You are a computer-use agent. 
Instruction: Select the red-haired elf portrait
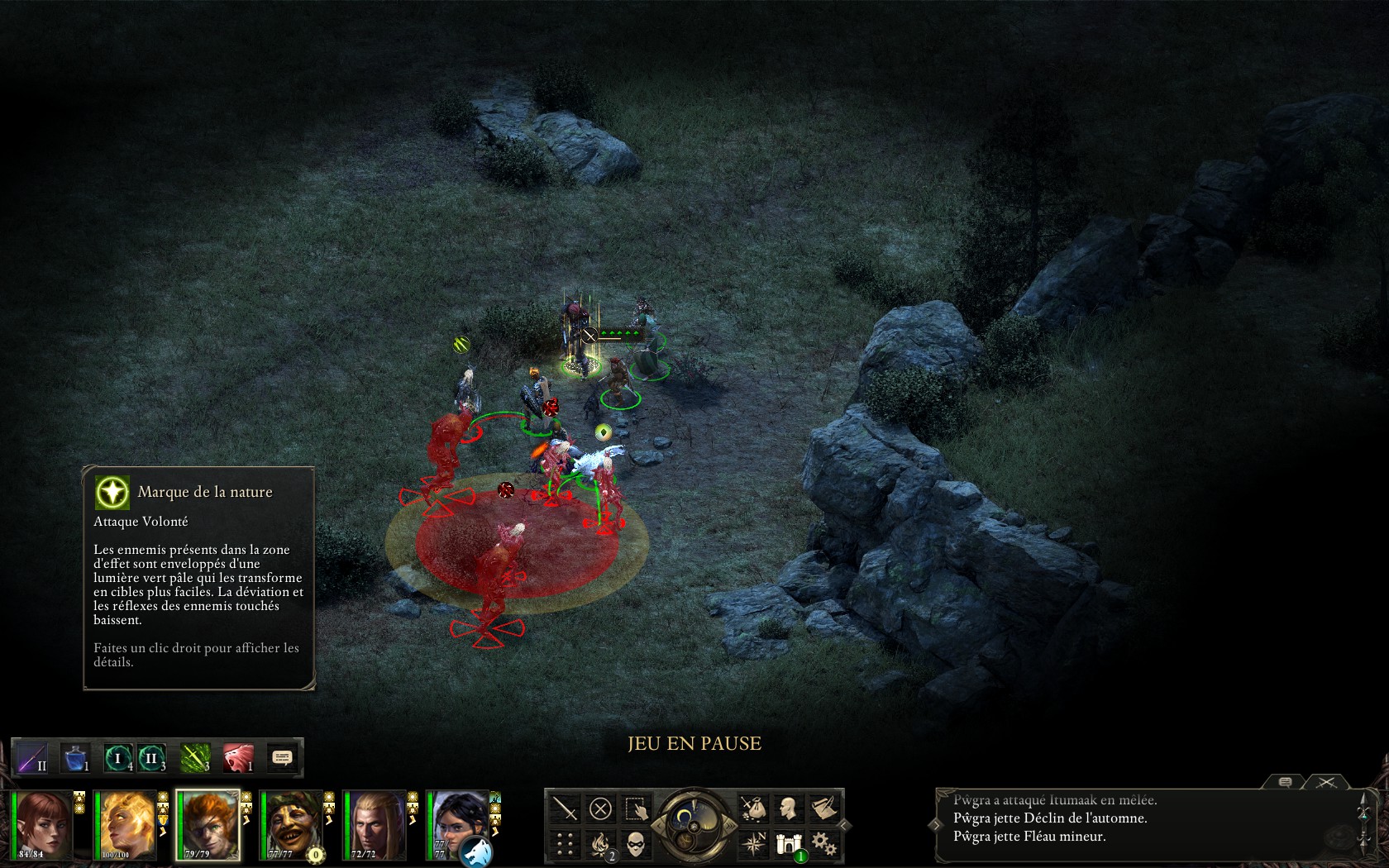point(43,824)
